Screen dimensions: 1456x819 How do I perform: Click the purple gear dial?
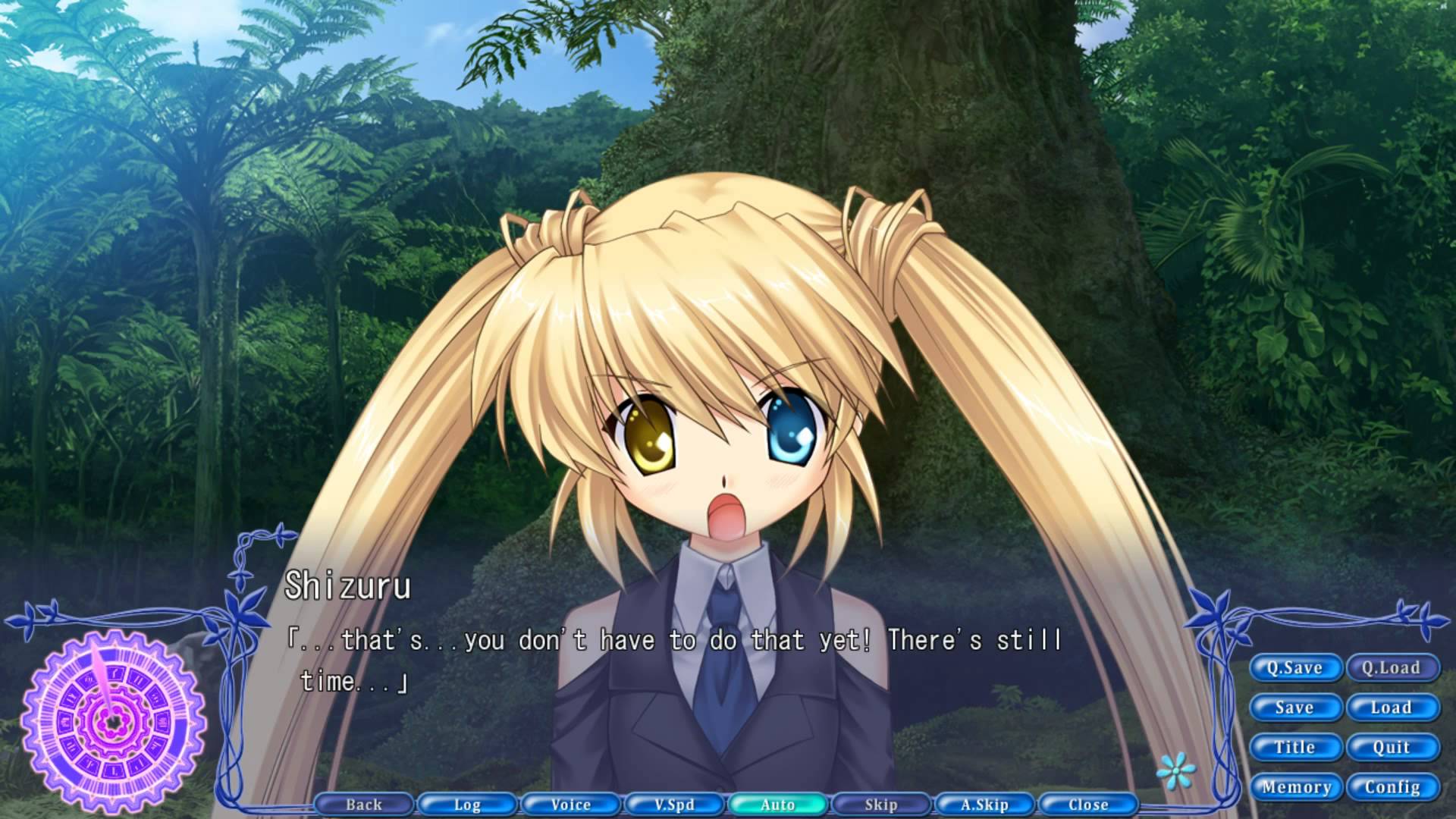click(x=114, y=720)
